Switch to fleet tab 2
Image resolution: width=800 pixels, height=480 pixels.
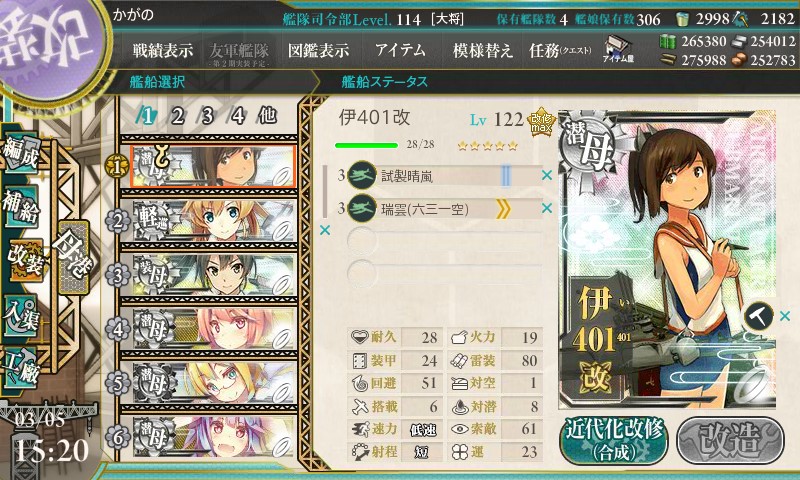(x=177, y=115)
